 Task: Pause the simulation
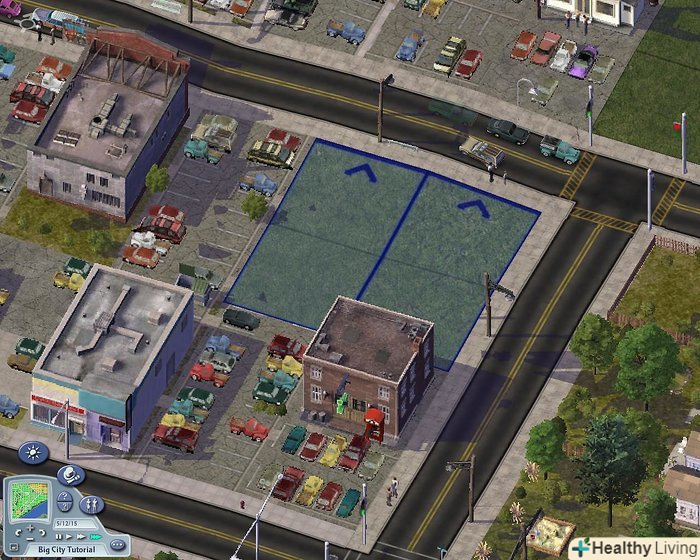pos(59,537)
